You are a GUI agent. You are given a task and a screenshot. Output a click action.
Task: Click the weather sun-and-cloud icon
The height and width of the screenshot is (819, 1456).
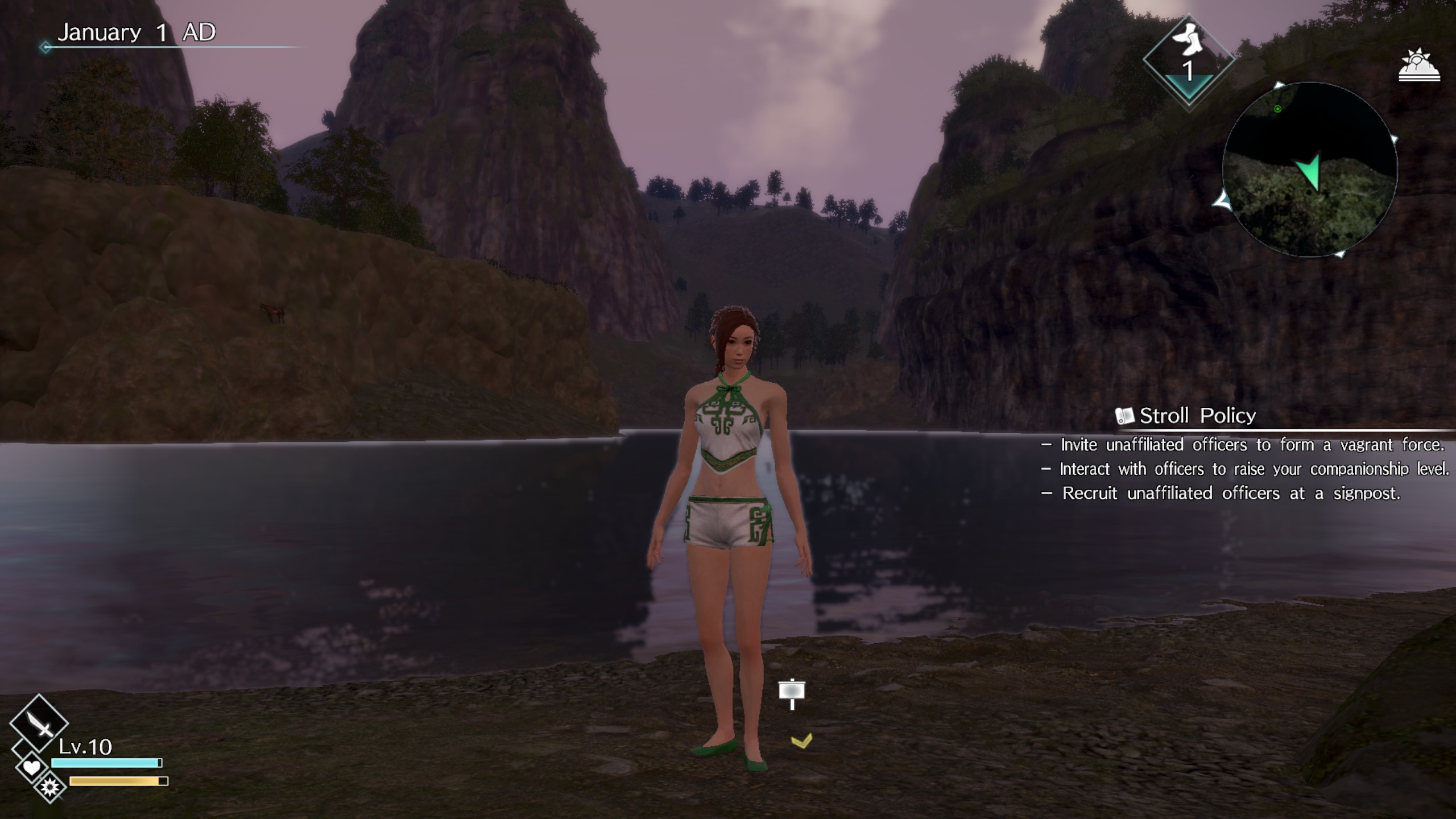point(1419,67)
